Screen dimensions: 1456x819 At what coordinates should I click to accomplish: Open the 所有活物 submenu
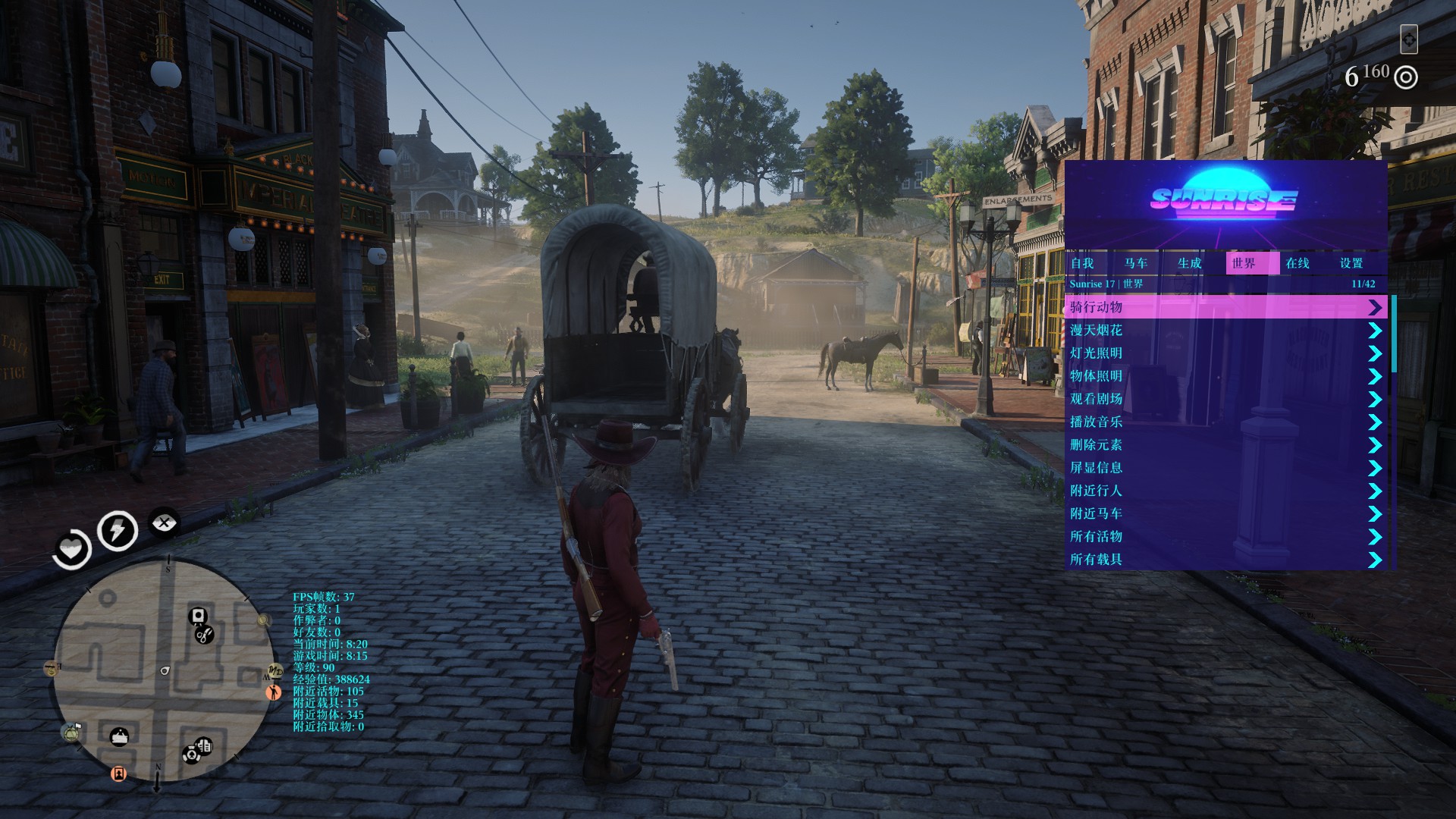pos(1225,536)
